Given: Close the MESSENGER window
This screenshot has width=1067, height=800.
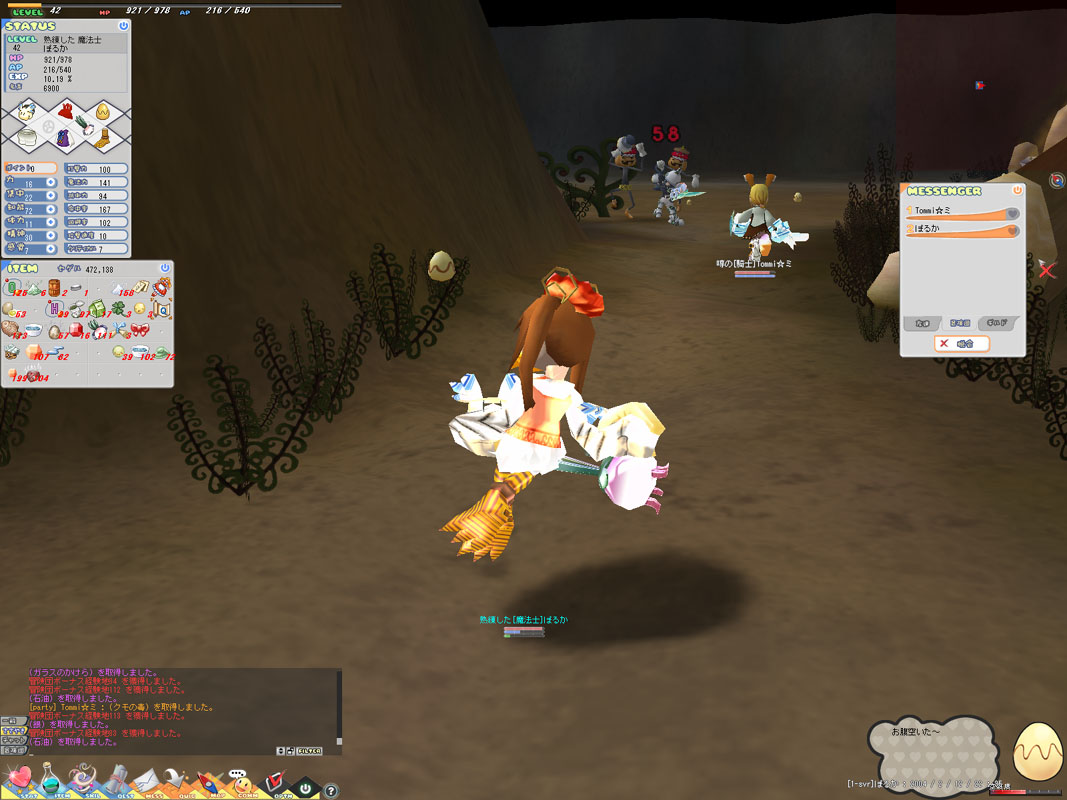Looking at the screenshot, I should point(1017,190).
